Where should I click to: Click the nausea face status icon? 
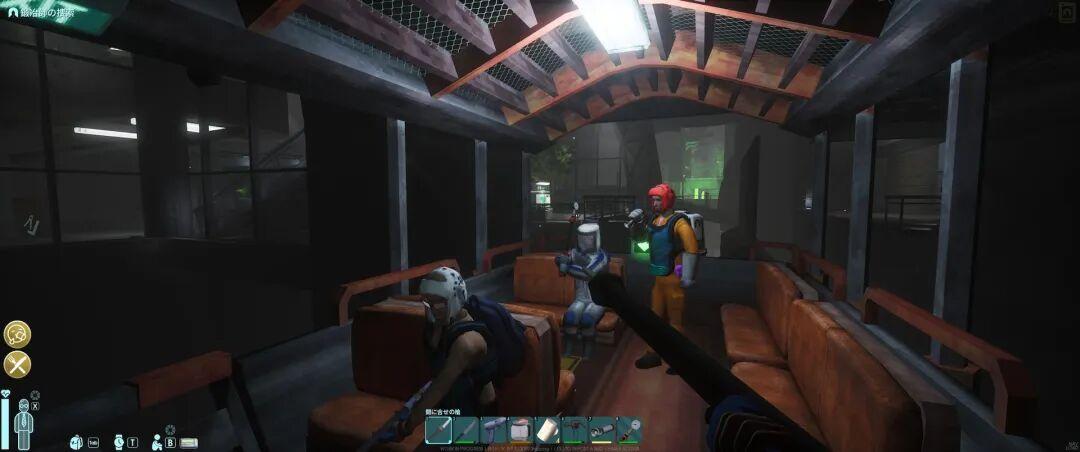pyautogui.click(x=17, y=334)
